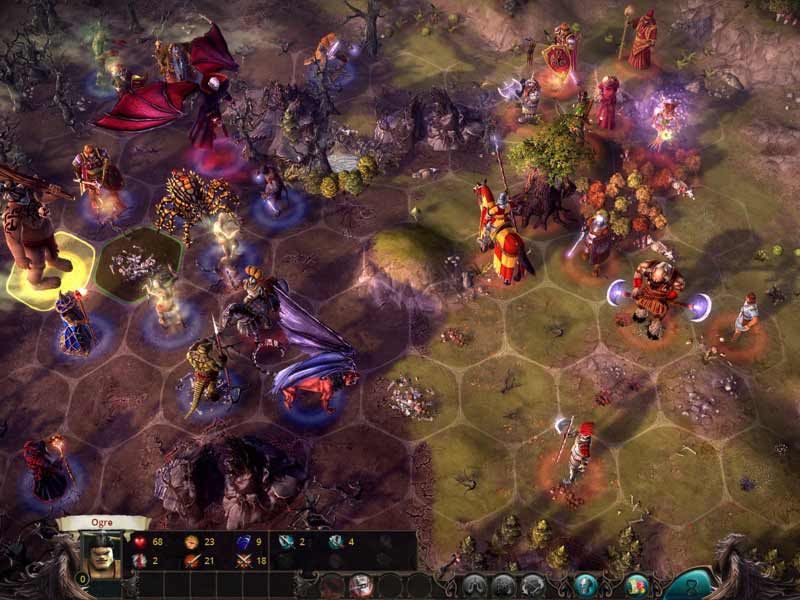Select the mounted knight with the red-yellow caparison
800x600 pixels.
tap(502, 235)
